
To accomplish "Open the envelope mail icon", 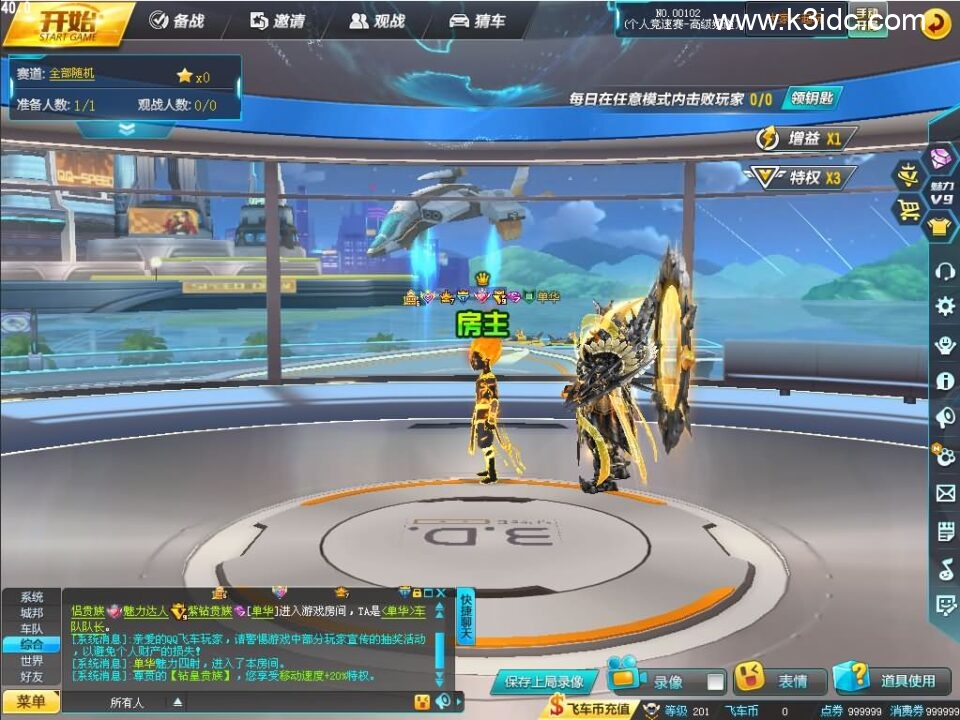I will tap(945, 493).
